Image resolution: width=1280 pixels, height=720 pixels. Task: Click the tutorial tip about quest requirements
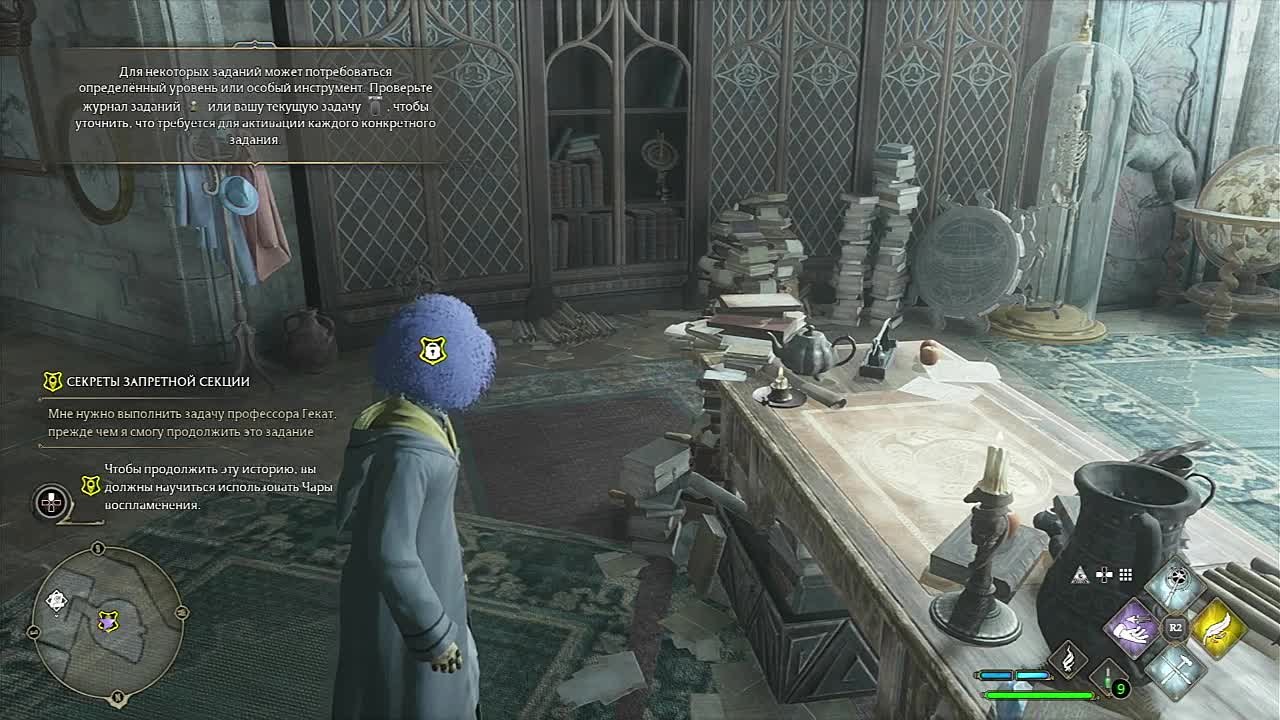pyautogui.click(x=256, y=105)
